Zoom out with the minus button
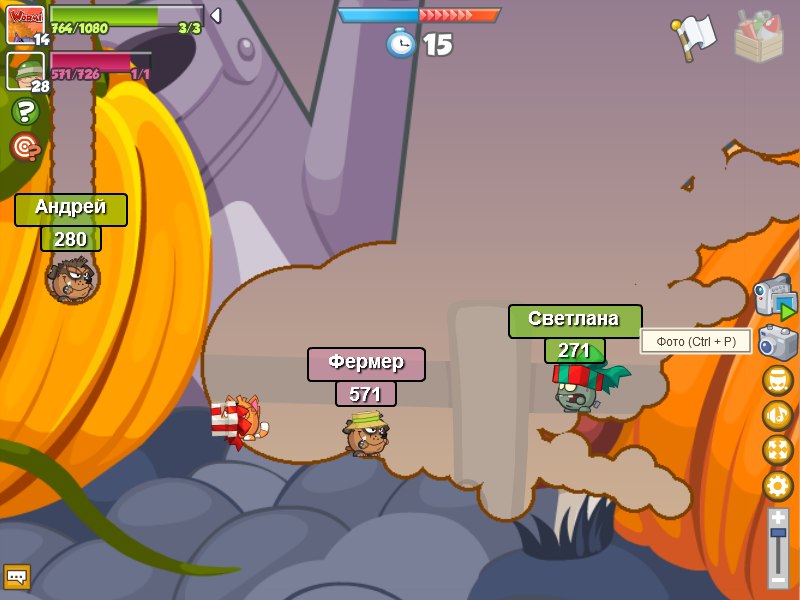The width and height of the screenshot is (800, 600). coord(778,580)
